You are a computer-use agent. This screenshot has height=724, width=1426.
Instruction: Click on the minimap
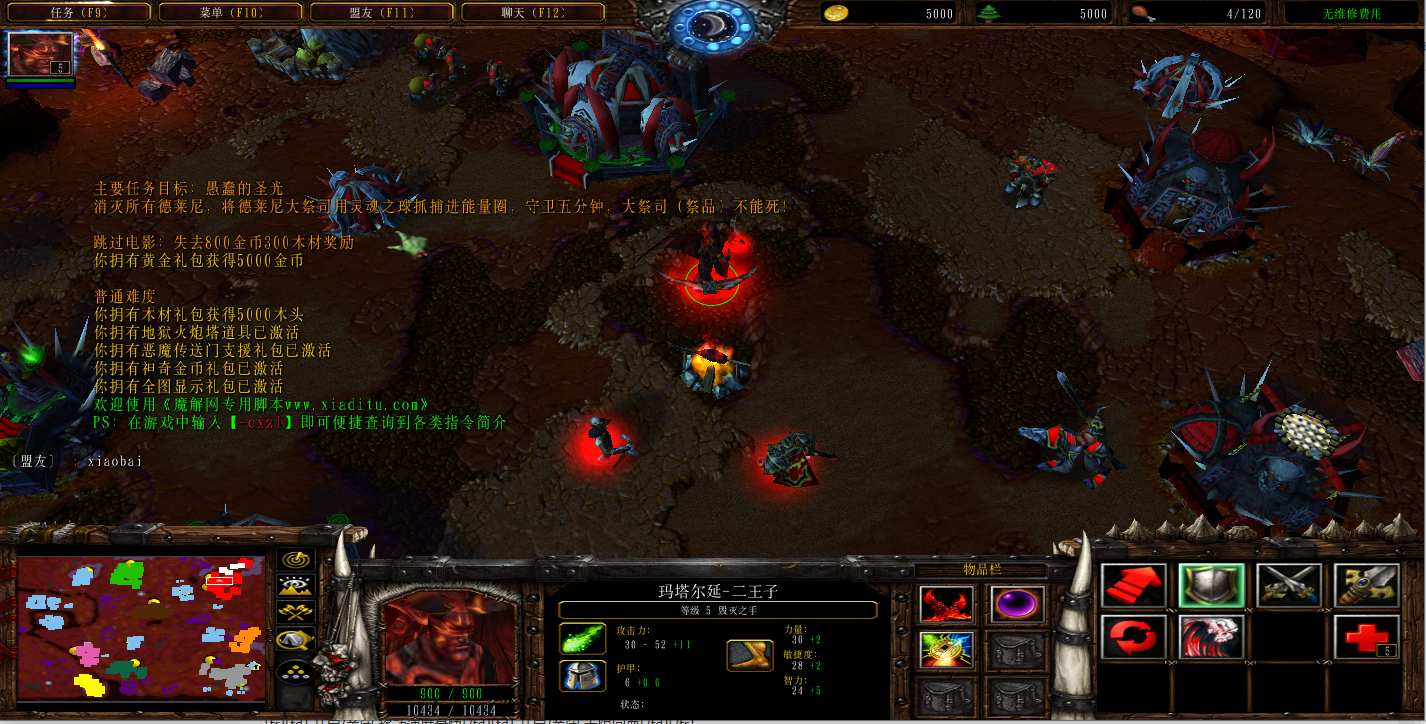point(141,628)
